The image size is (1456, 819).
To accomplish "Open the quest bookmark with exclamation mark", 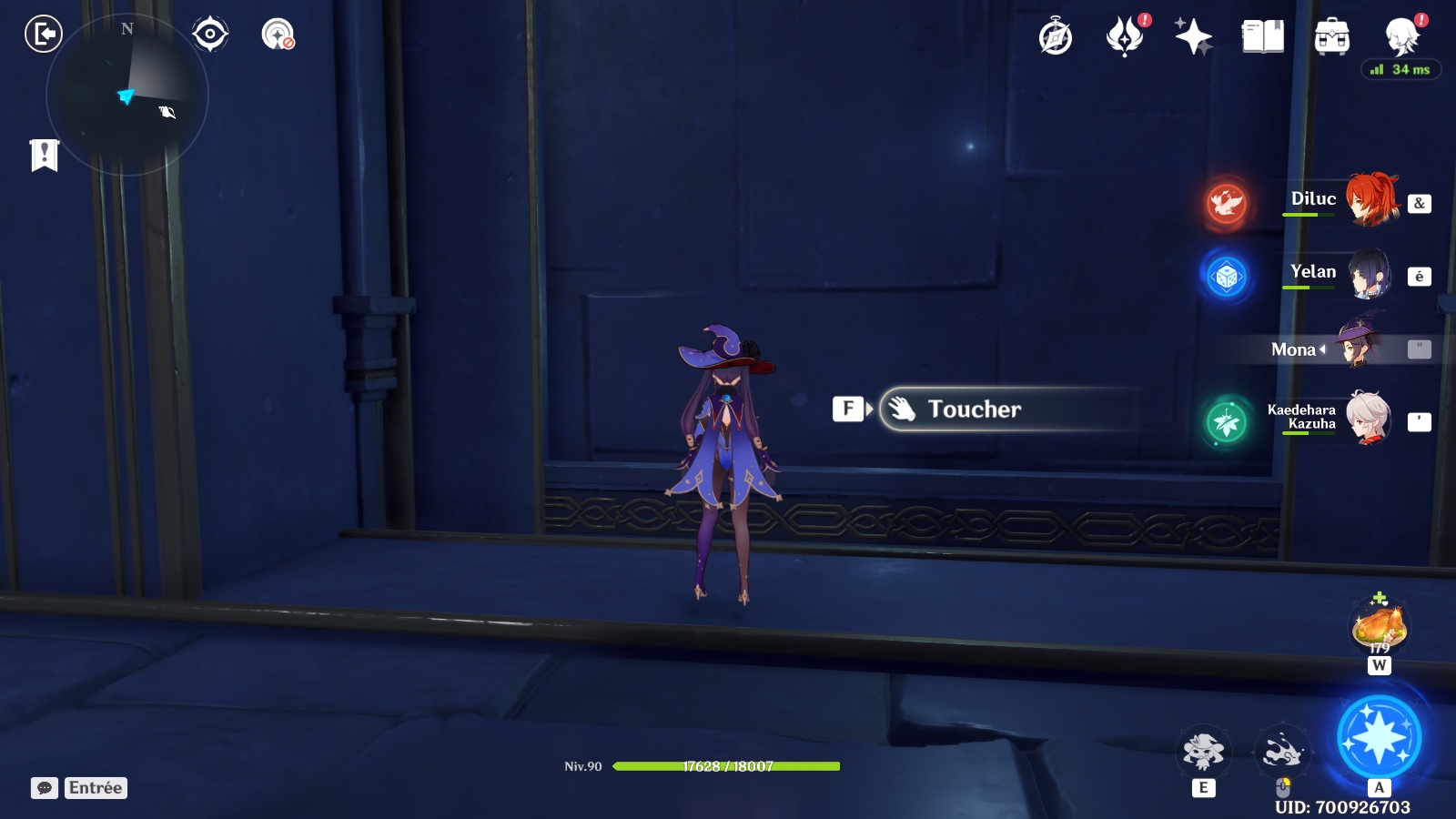I will [x=44, y=155].
